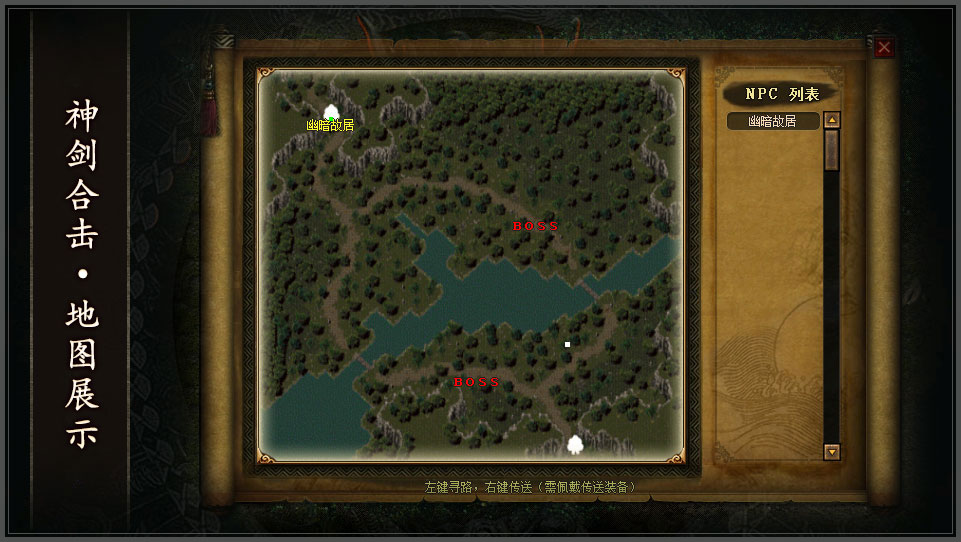Select 幽暗故居 in the NPC list
Screen dimensions: 961x542
point(773,121)
